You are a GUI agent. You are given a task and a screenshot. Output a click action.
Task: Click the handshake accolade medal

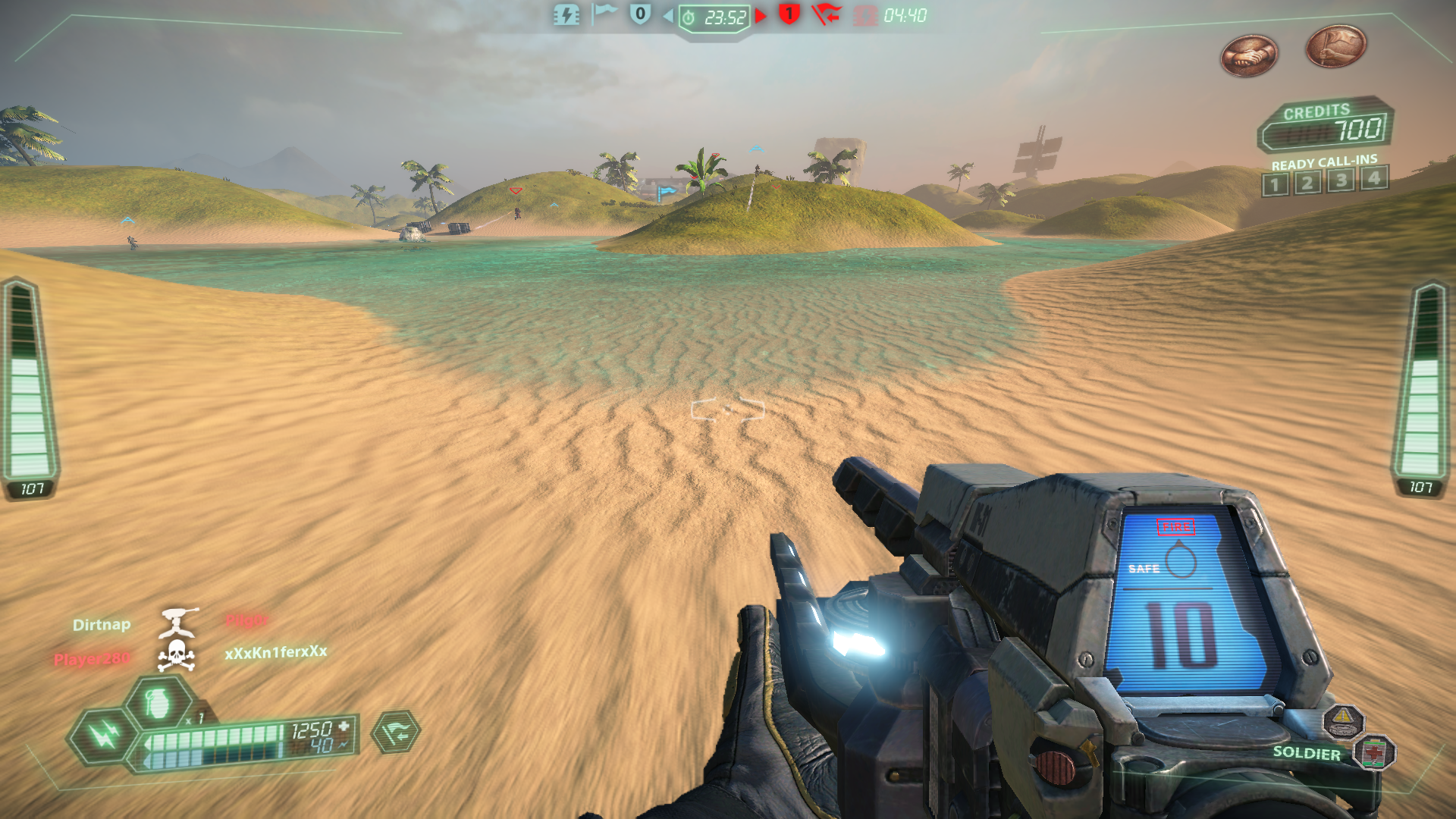point(1249,56)
